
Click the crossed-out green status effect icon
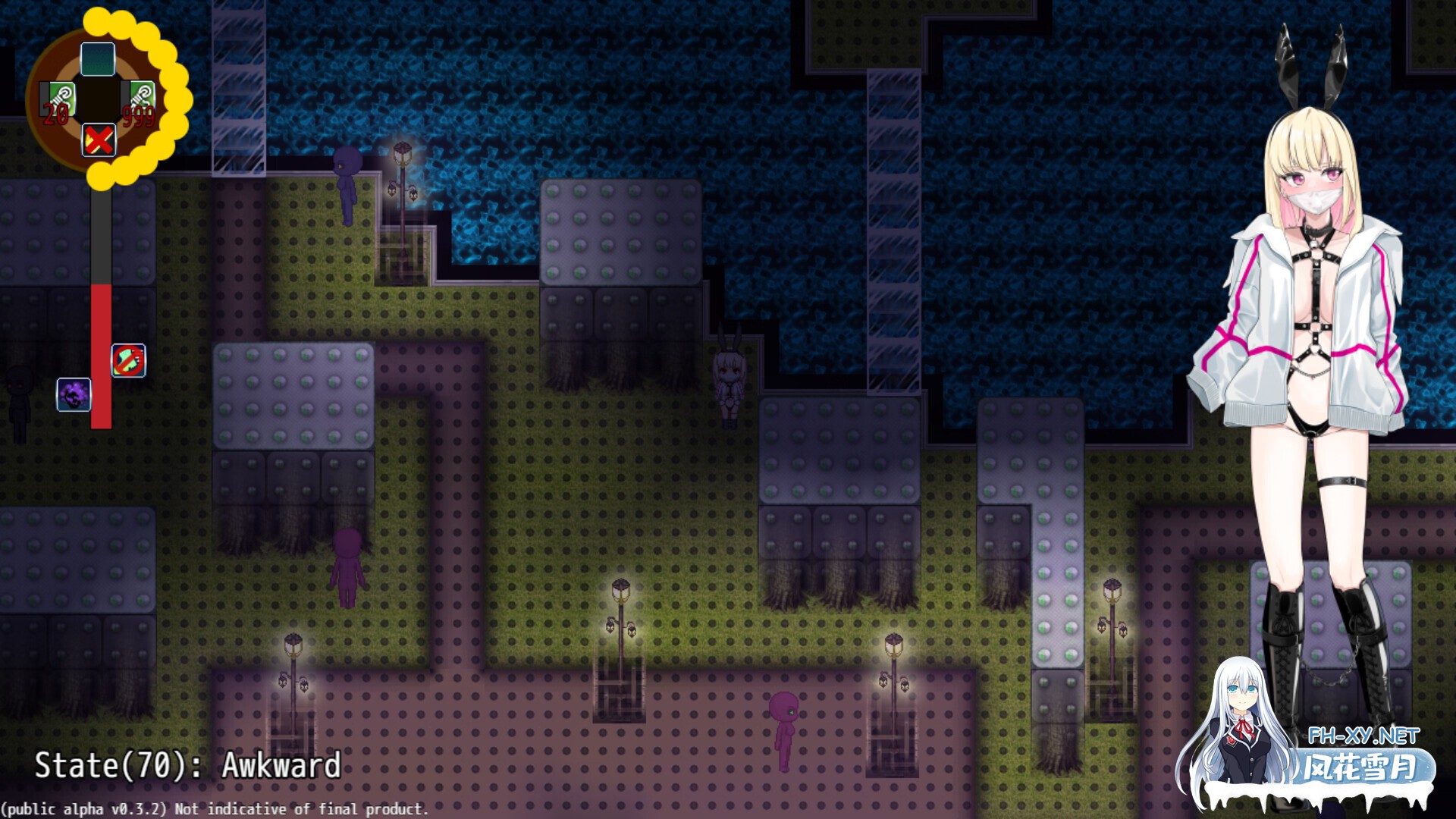click(x=129, y=362)
